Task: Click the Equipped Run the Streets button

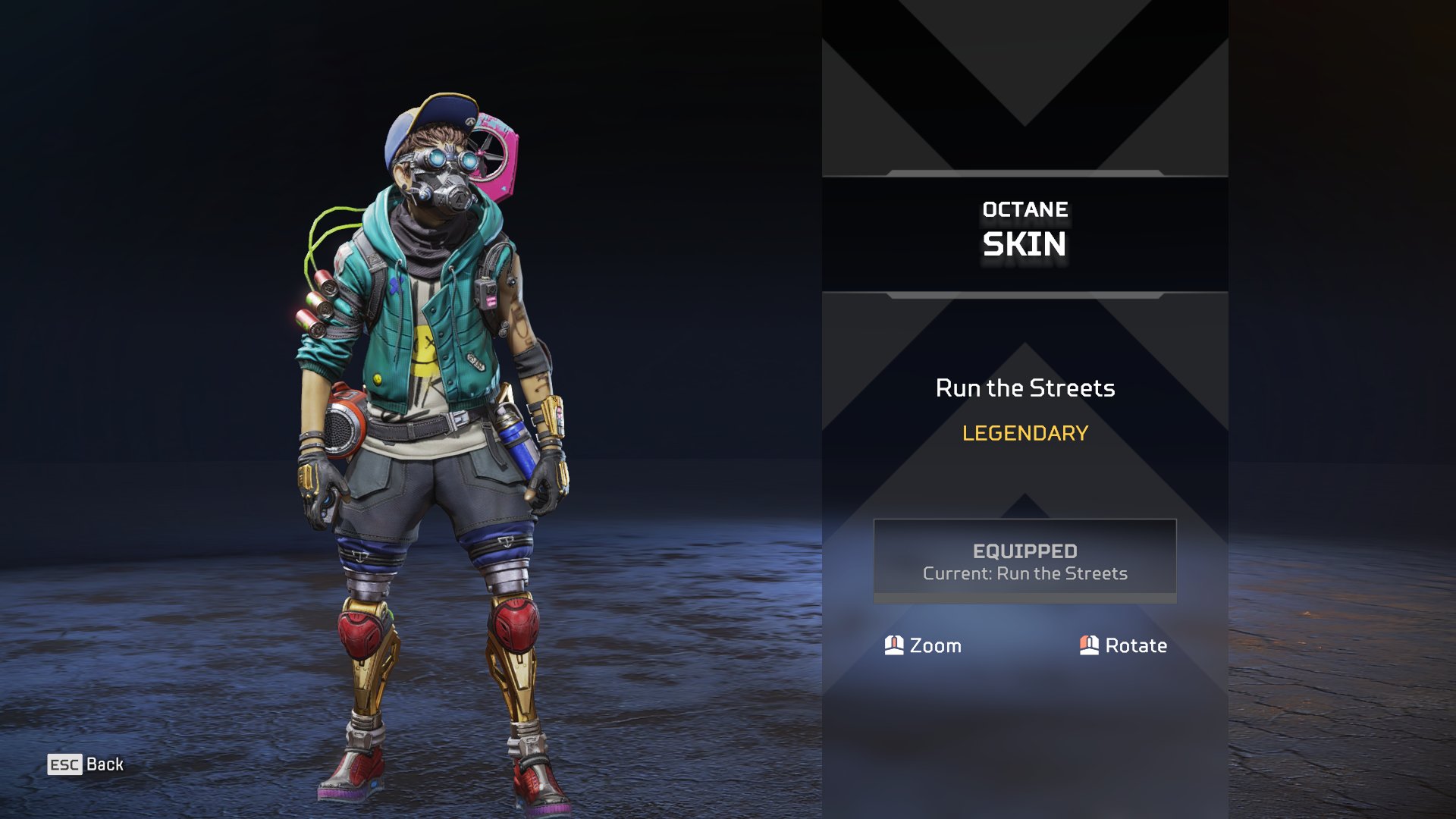Action: click(x=1025, y=561)
